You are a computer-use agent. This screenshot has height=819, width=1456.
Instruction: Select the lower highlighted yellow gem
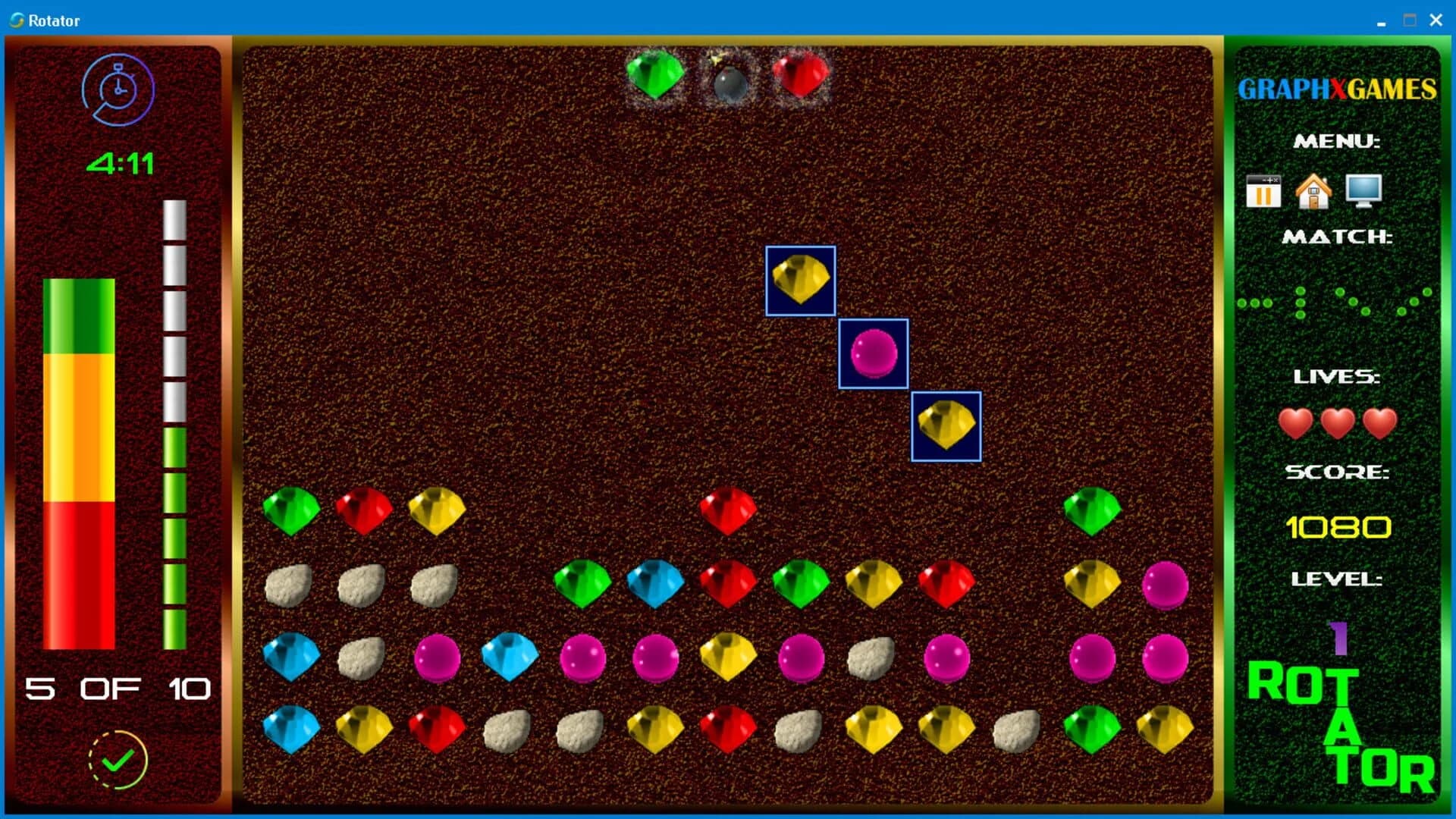click(945, 426)
